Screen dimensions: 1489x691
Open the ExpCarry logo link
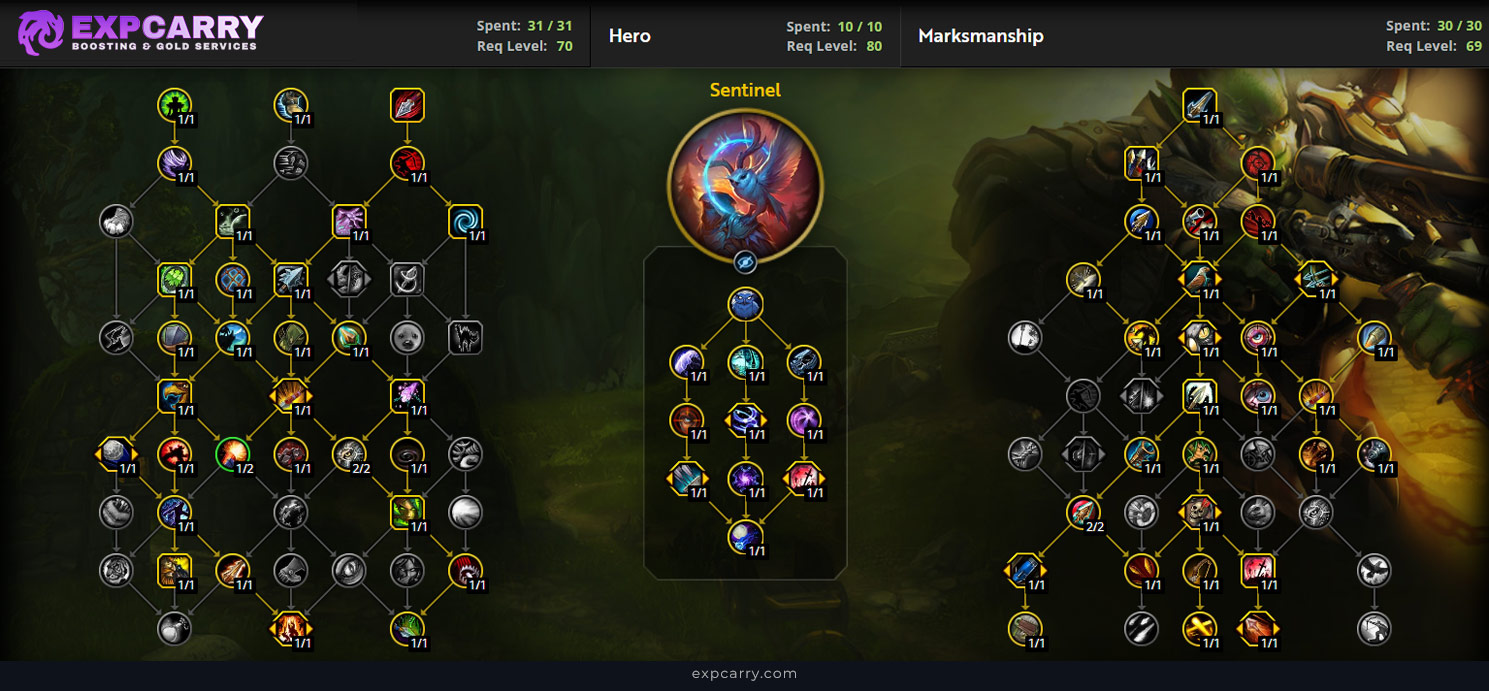coord(140,33)
